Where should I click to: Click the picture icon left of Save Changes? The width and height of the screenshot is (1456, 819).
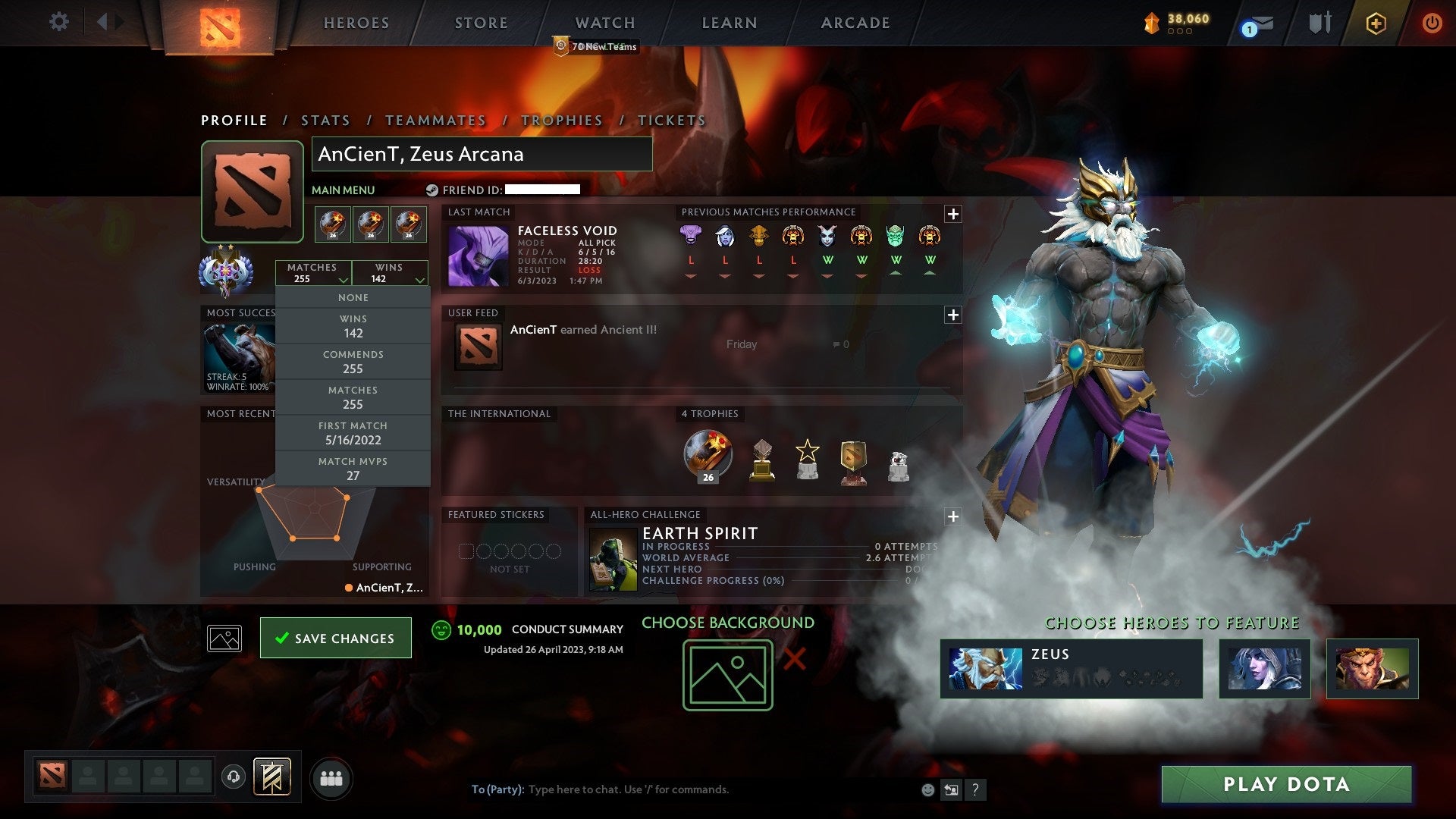click(225, 638)
